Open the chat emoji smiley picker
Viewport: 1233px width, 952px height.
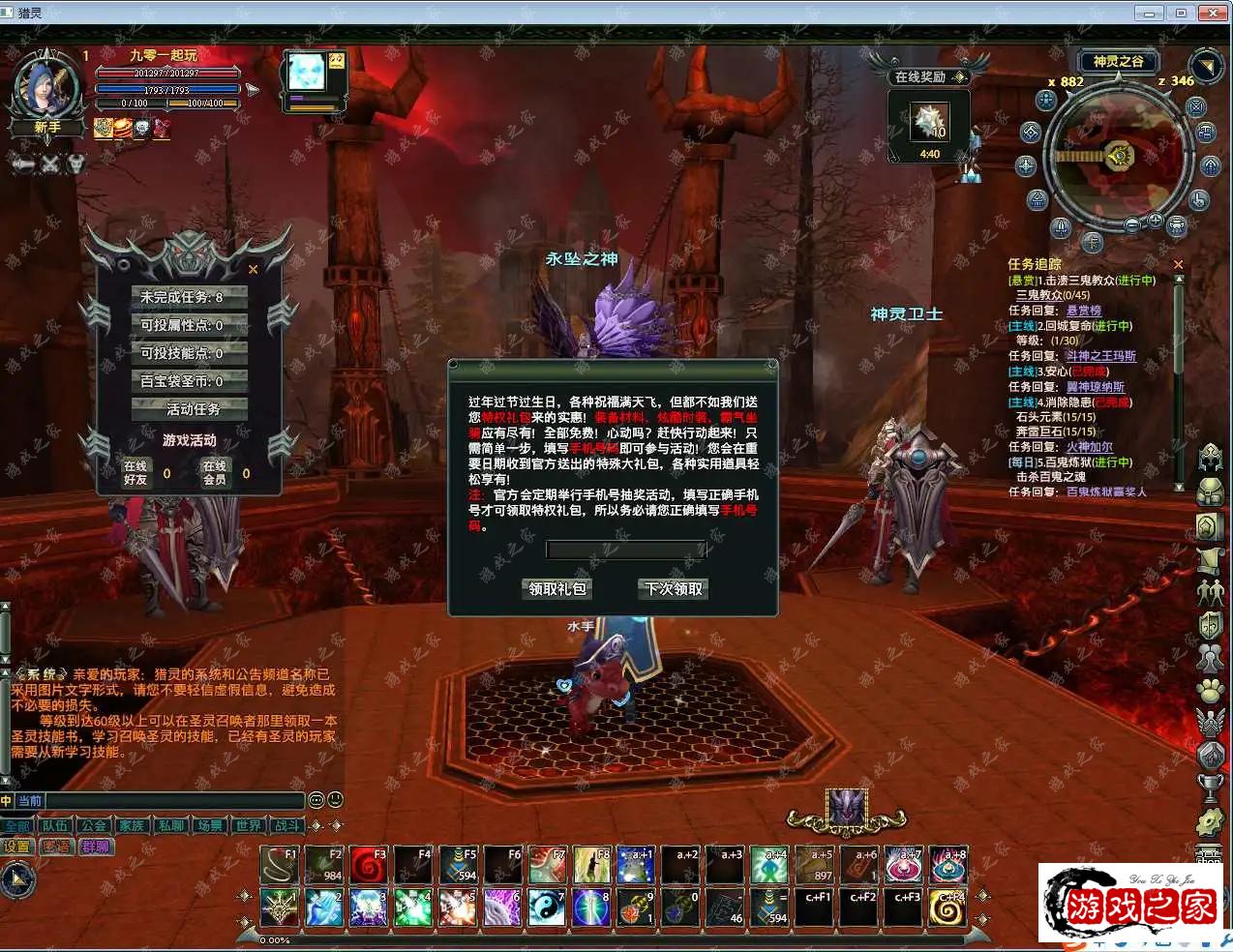[335, 800]
